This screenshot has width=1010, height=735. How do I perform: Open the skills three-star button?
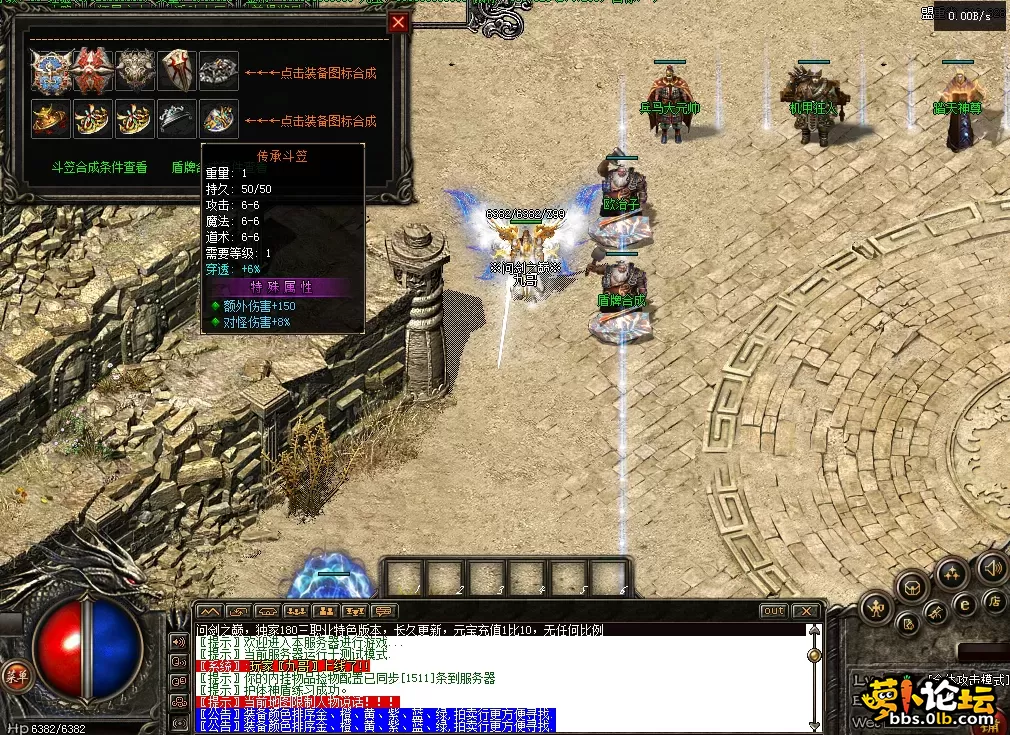pos(950,573)
